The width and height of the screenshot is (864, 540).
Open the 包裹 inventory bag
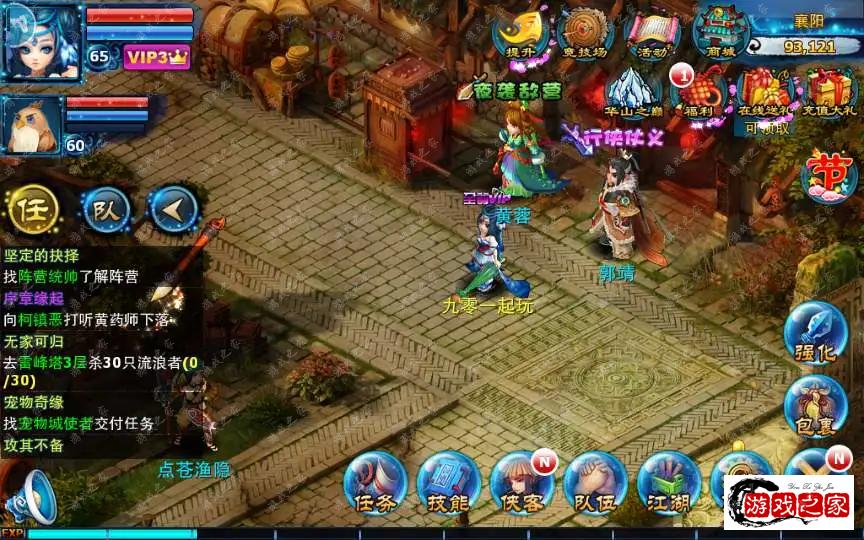pos(815,406)
